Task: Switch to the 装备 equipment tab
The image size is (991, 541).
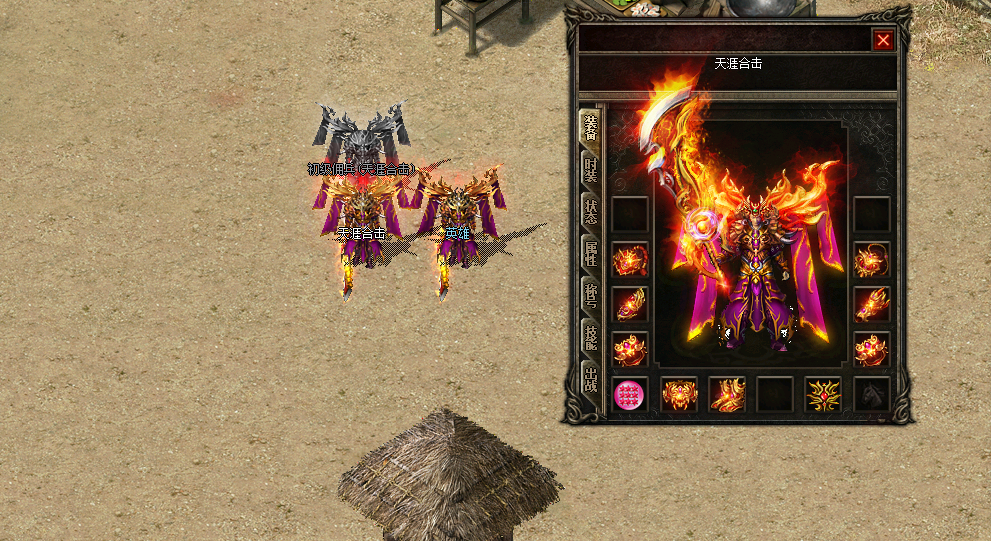Action: point(591,127)
